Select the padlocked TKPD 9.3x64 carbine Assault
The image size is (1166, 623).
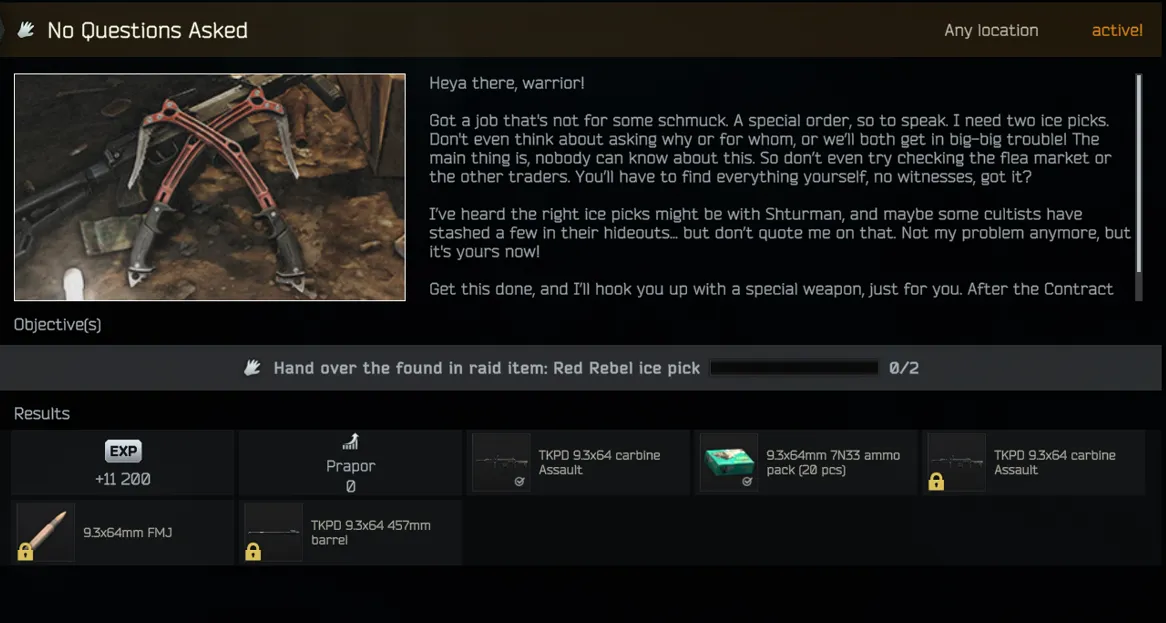pos(1033,463)
